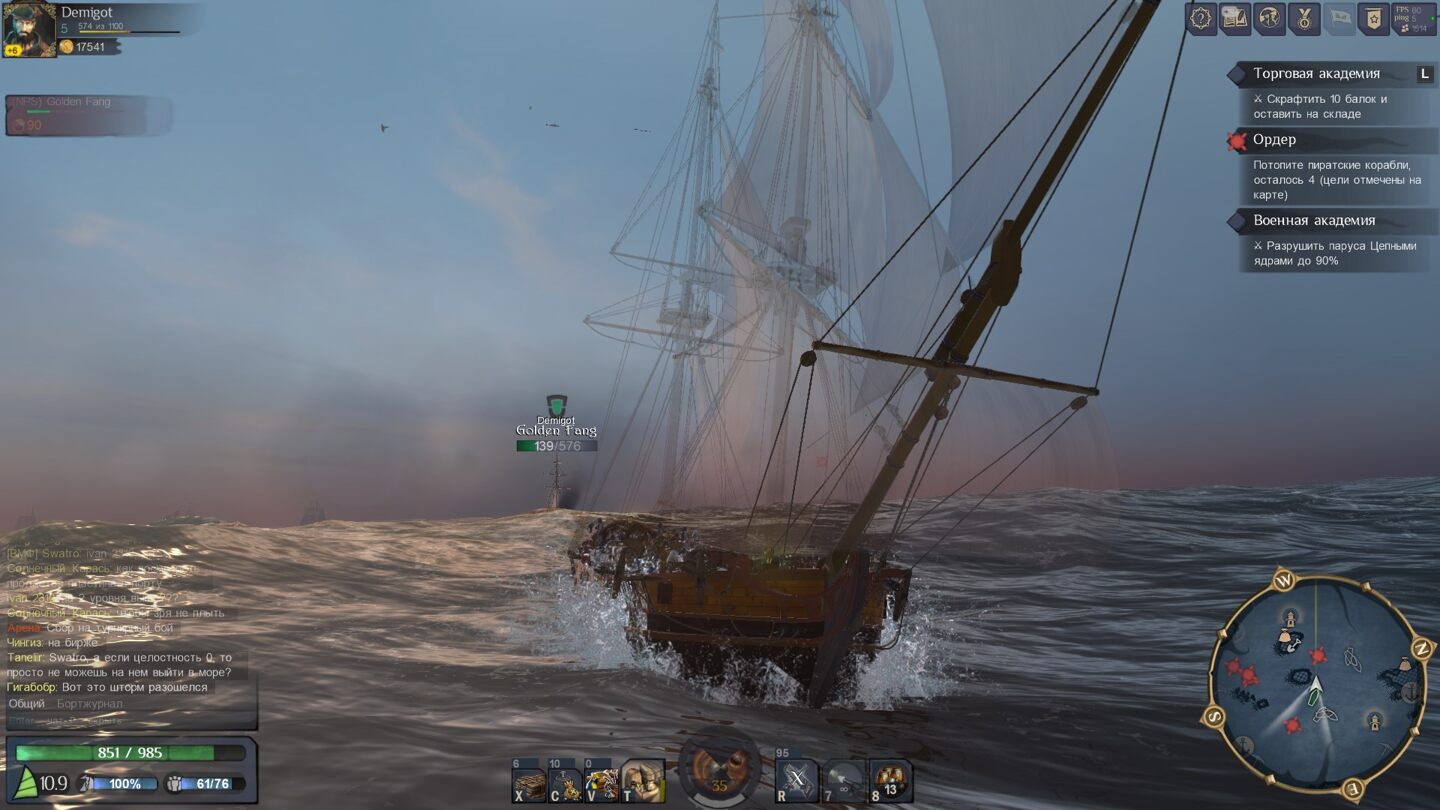The width and height of the screenshot is (1440, 810).
Task: Switch to the Бортжурнал chat tab
Action: (x=90, y=704)
